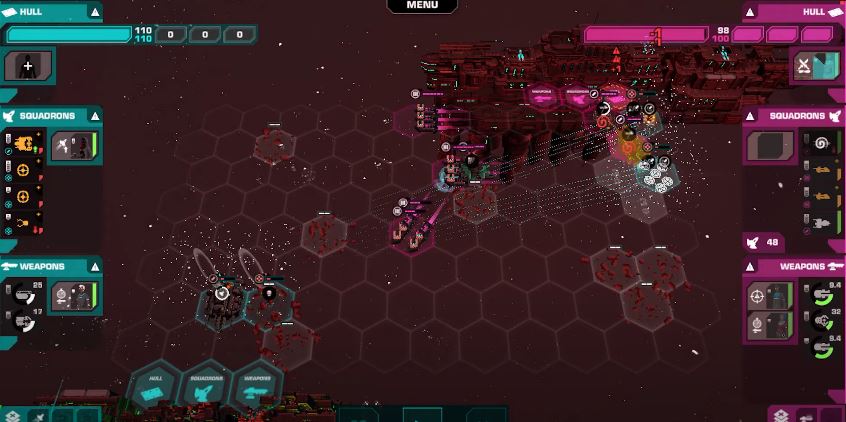Inspect the enemy spiral squadron icon
846x422 pixels.
pyautogui.click(x=821, y=143)
